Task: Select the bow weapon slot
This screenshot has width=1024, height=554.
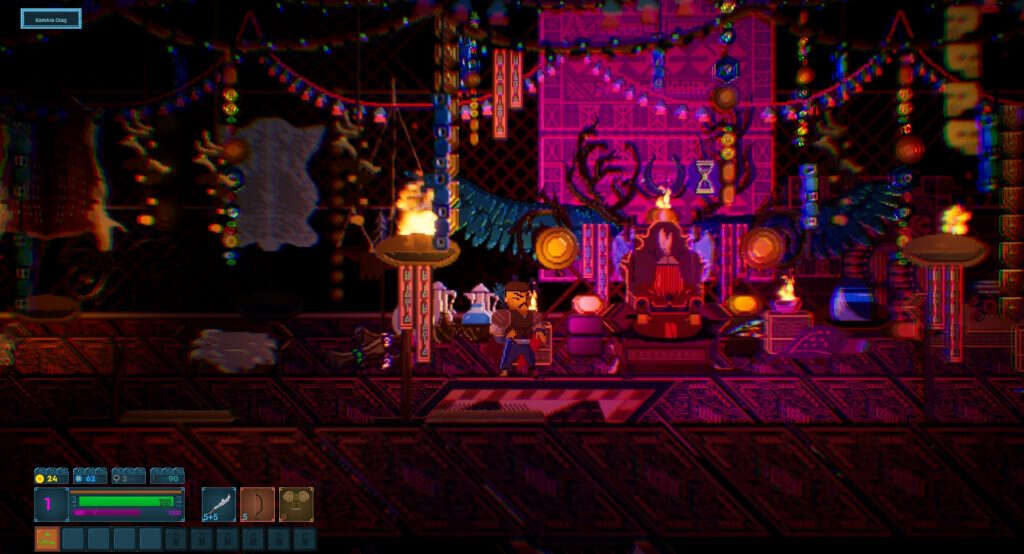Action: coord(257,504)
